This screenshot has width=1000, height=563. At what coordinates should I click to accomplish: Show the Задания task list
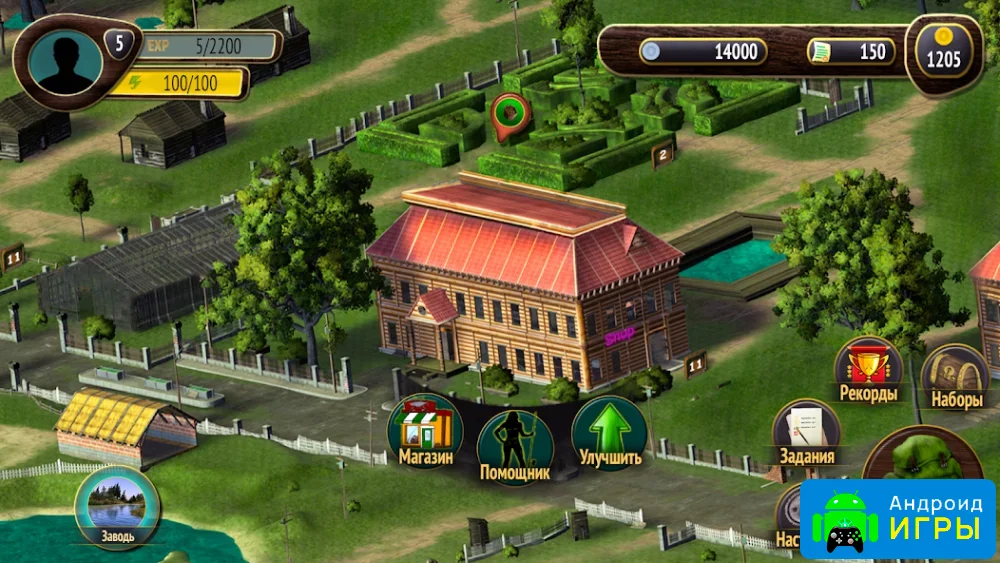(x=805, y=433)
